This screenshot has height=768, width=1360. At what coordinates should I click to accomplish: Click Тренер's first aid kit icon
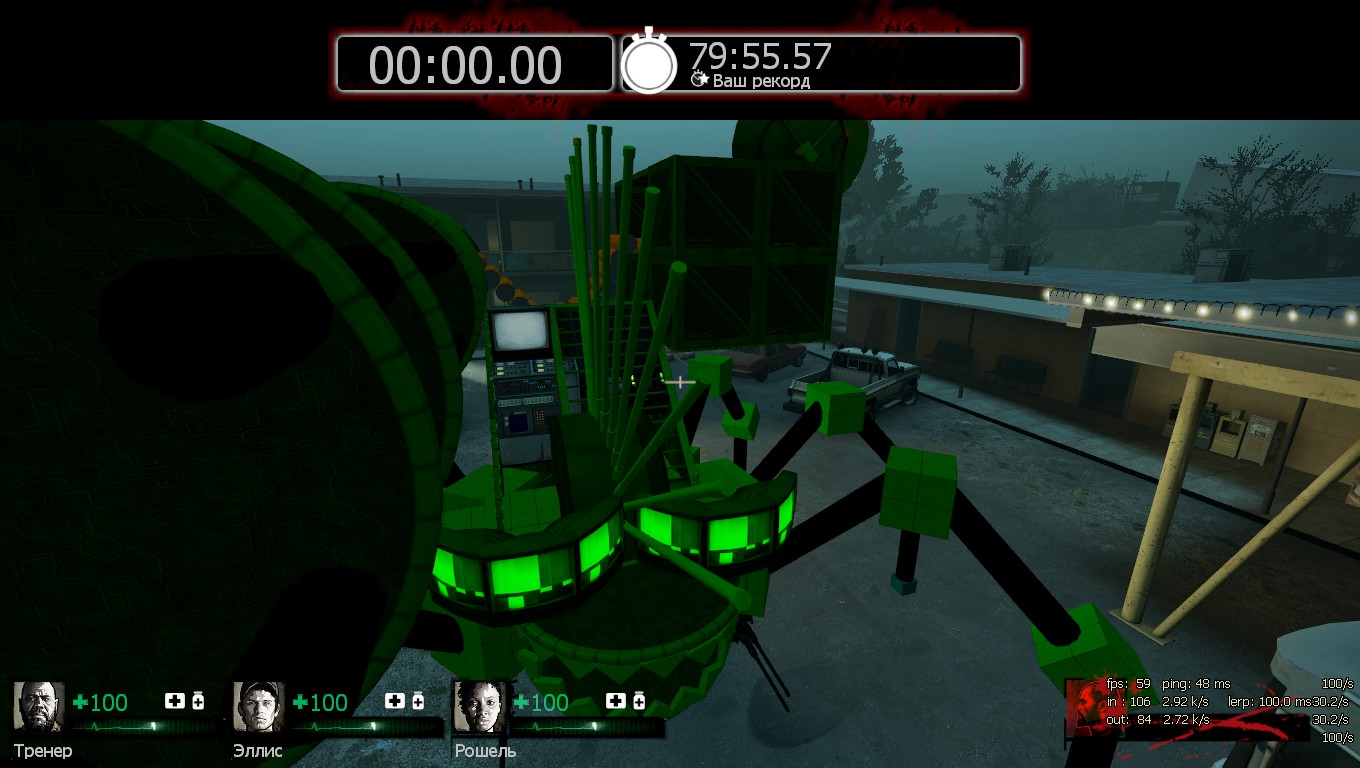(x=175, y=701)
